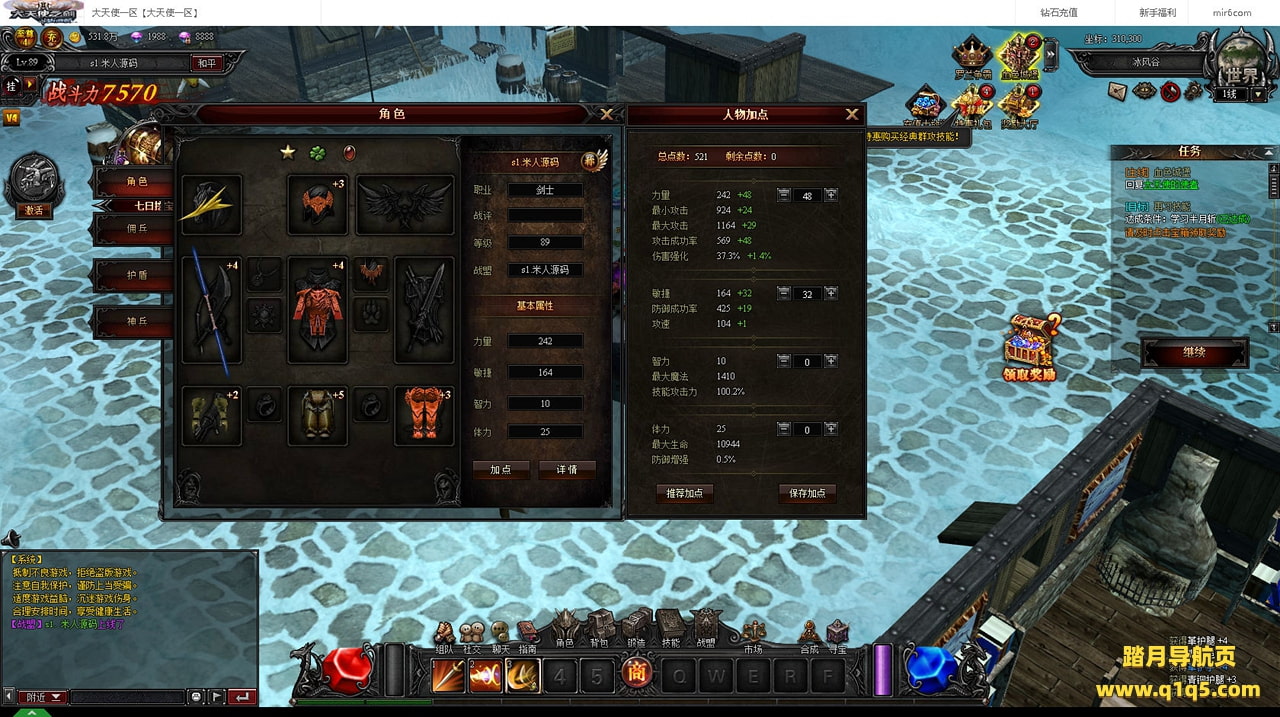This screenshot has height=717, width=1280.
Task: Close the 角色 character window
Action: [606, 114]
